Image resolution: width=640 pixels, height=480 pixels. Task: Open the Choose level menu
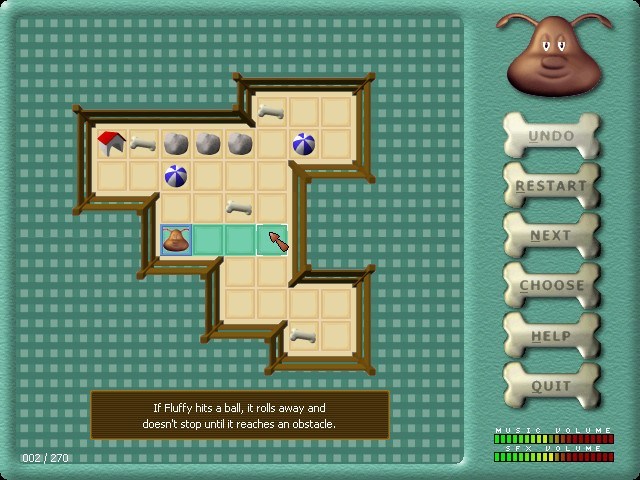551,286
